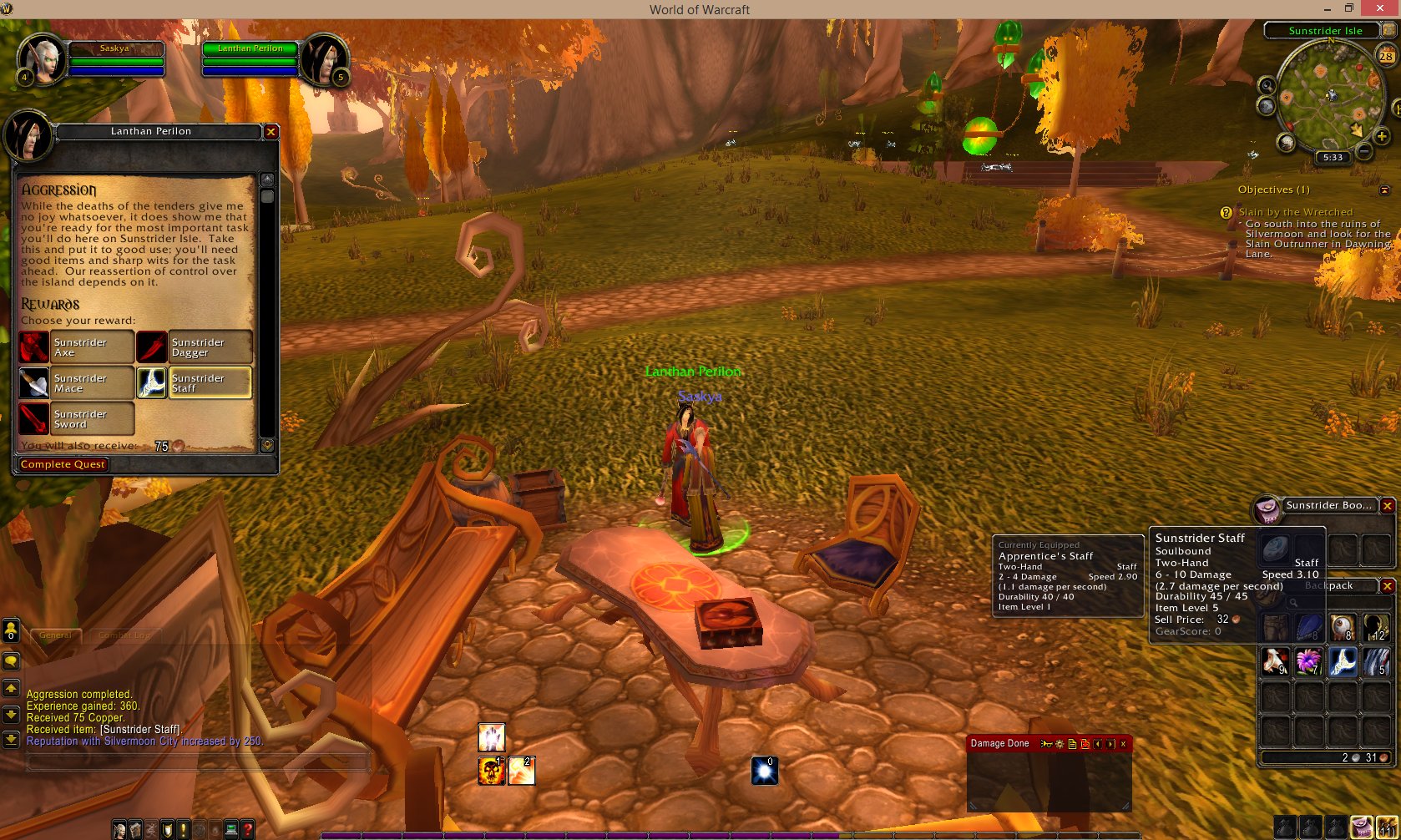Image resolution: width=1401 pixels, height=840 pixels.
Task: Switch to the Combat Log tab
Action: (x=125, y=635)
